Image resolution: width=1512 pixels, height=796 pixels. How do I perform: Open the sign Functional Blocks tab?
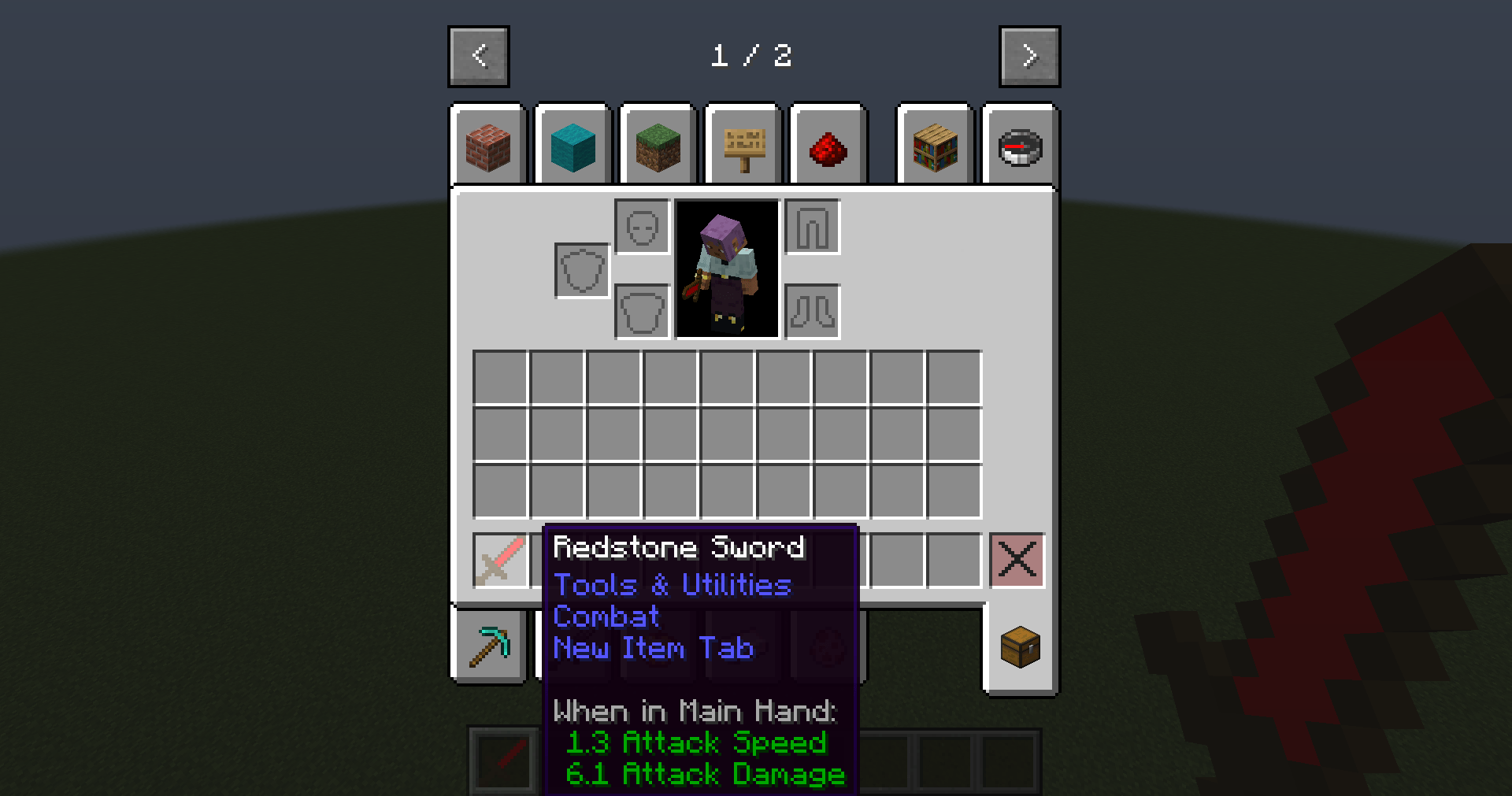(x=743, y=146)
